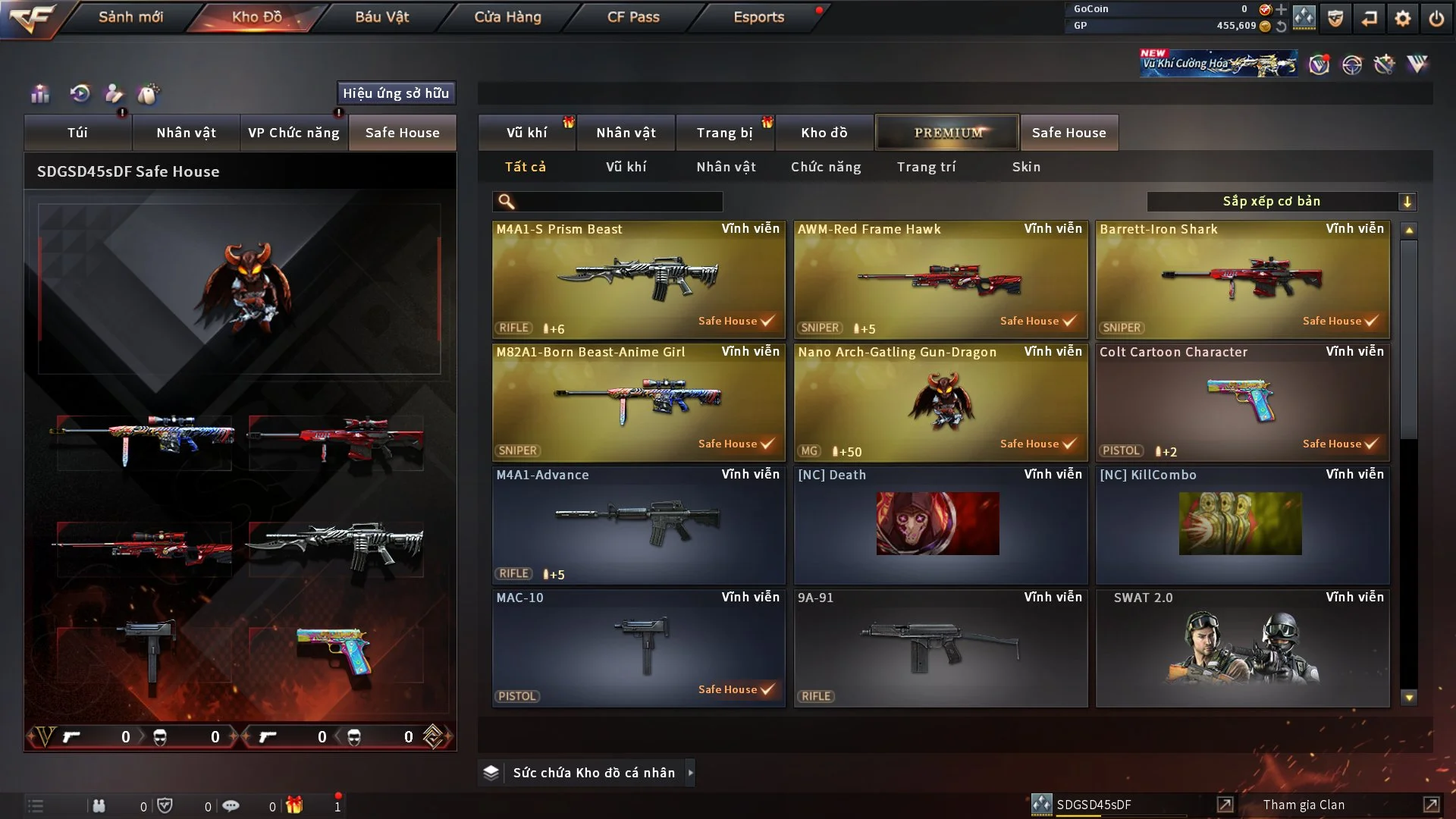Open the gear settings icon
Viewport: 1456px width, 819px height.
(x=1402, y=18)
